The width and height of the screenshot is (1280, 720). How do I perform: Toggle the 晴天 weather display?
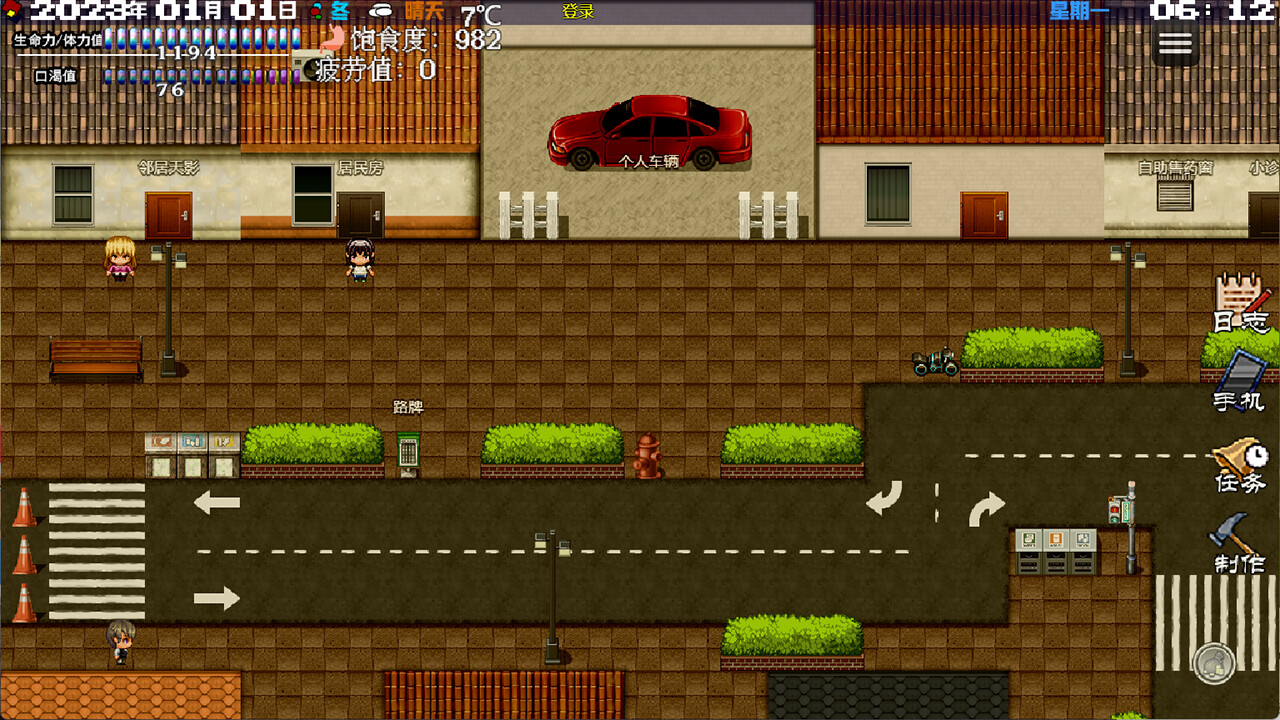(x=422, y=11)
